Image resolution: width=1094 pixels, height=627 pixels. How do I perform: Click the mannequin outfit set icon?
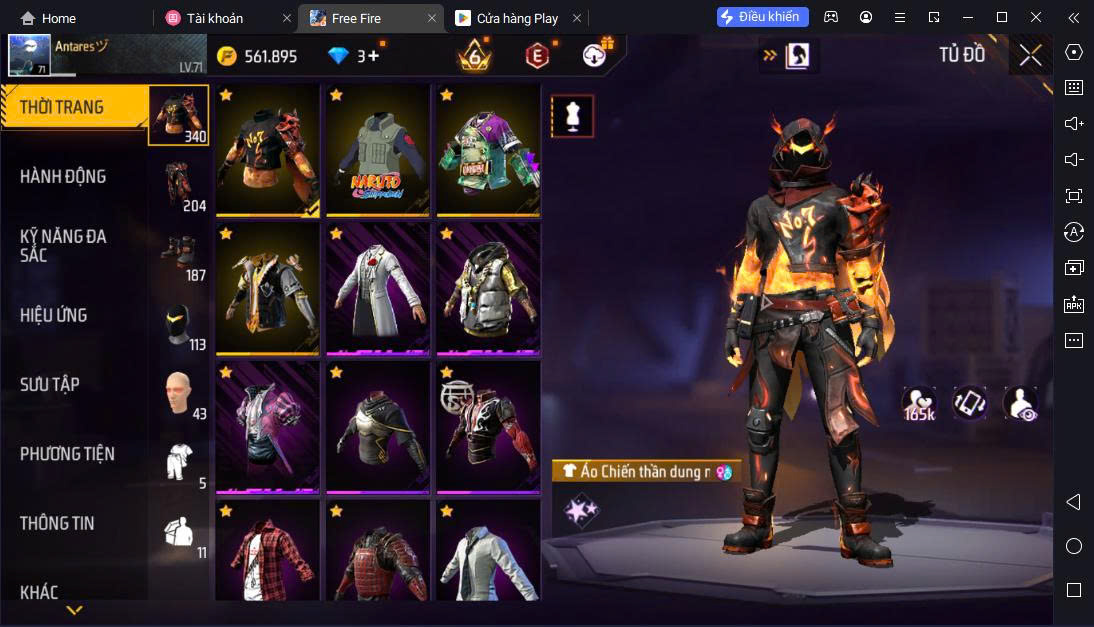pyautogui.click(x=573, y=116)
